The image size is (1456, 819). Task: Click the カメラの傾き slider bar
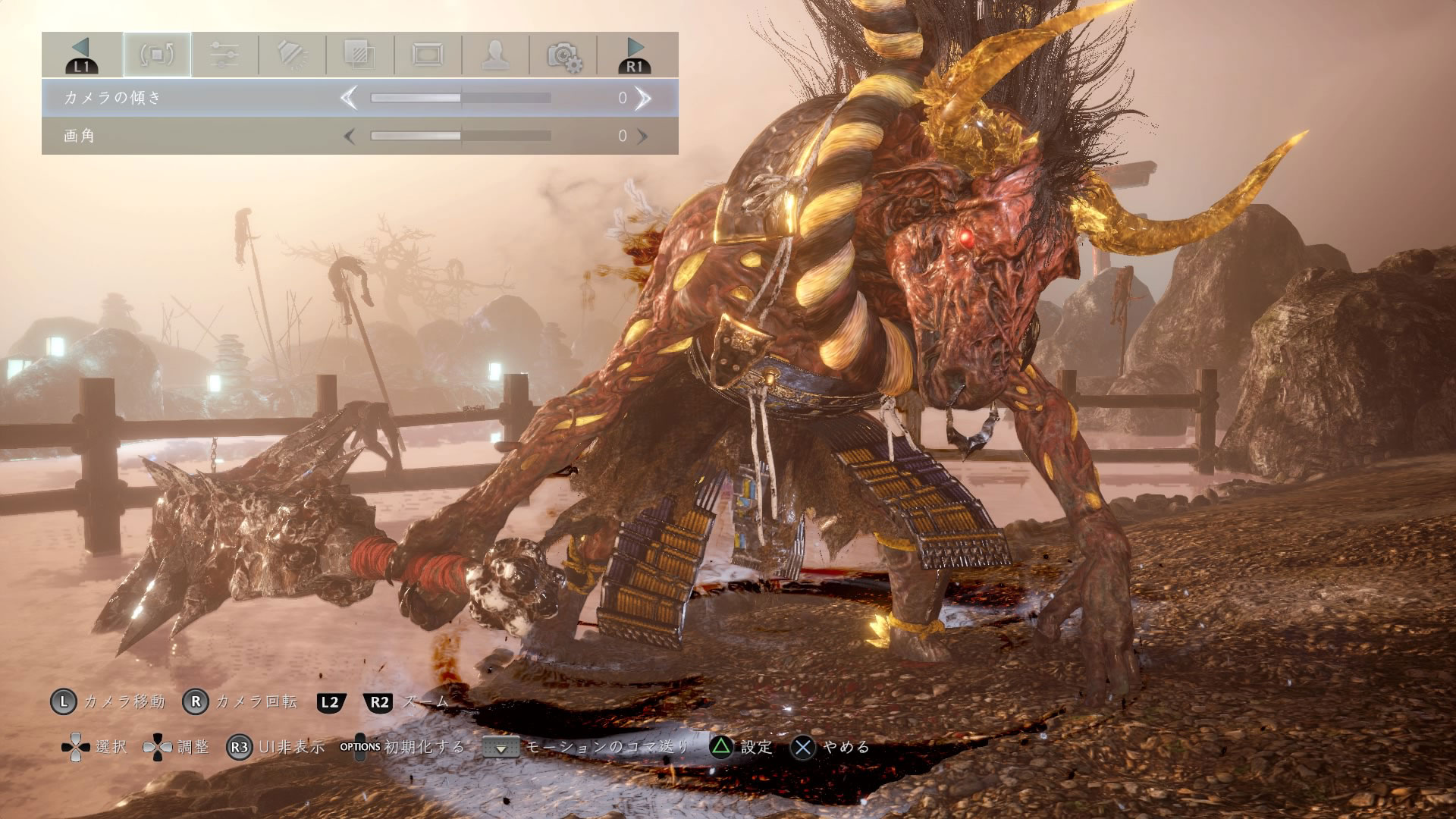click(x=460, y=98)
